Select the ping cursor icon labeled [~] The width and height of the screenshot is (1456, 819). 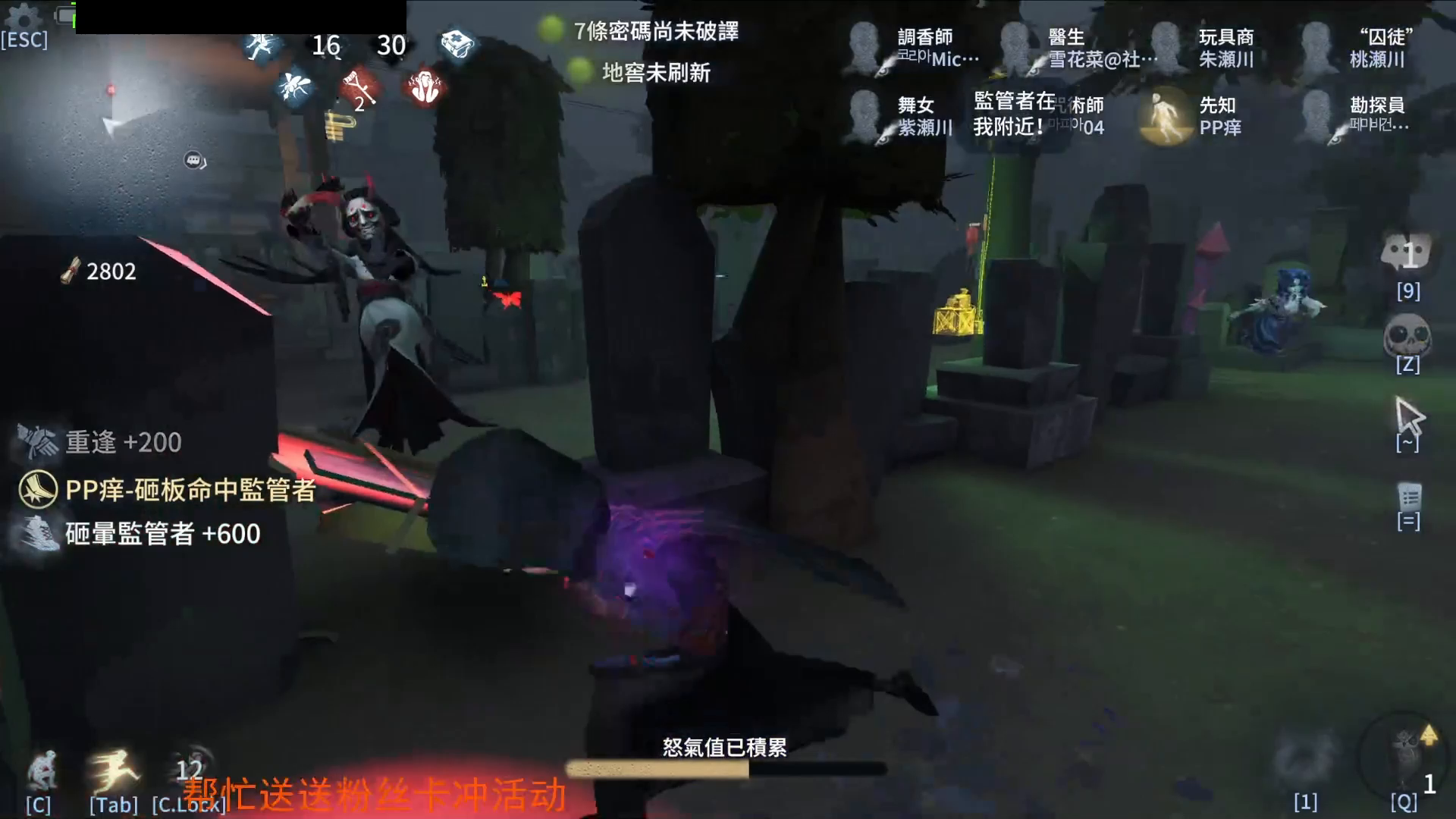click(1410, 417)
